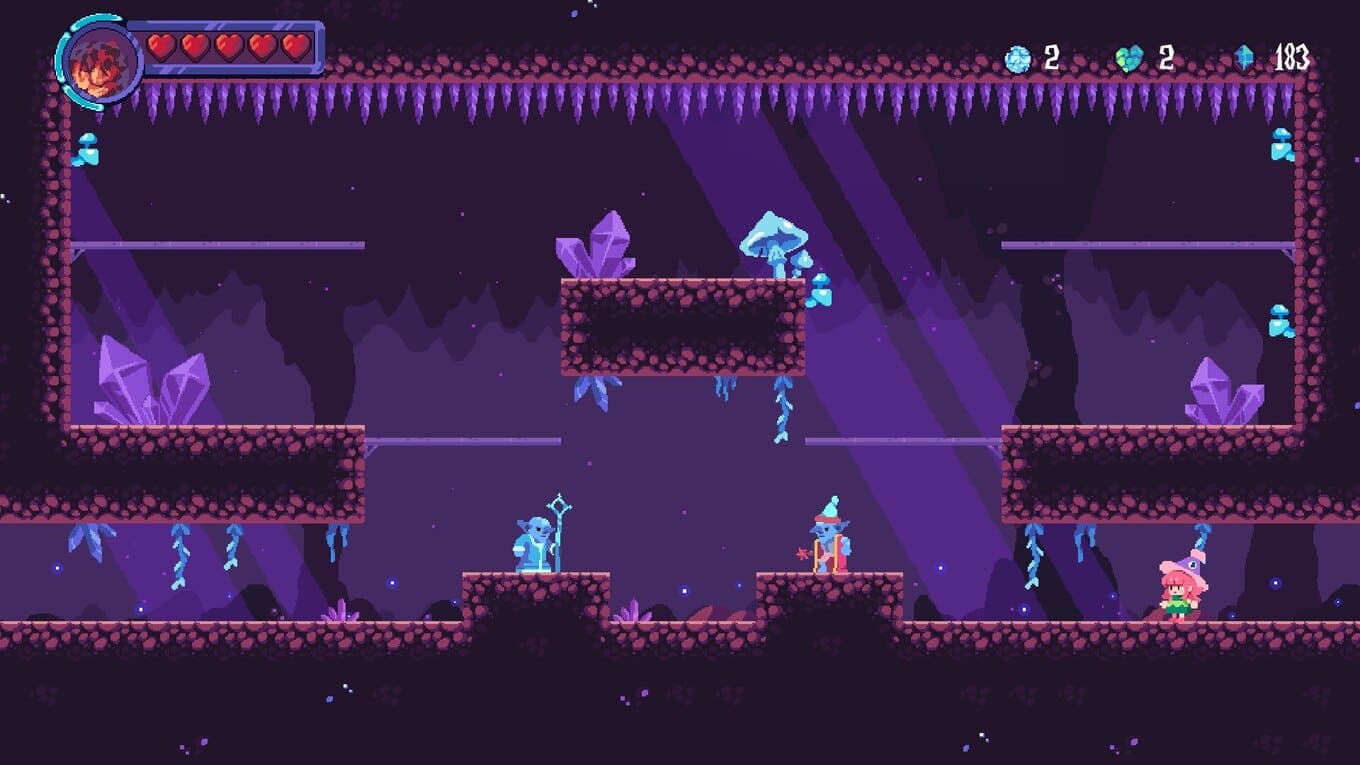Screen dimensions: 1360x765
Task: Click the fireball spell portrait icon
Action: [x=98, y=62]
